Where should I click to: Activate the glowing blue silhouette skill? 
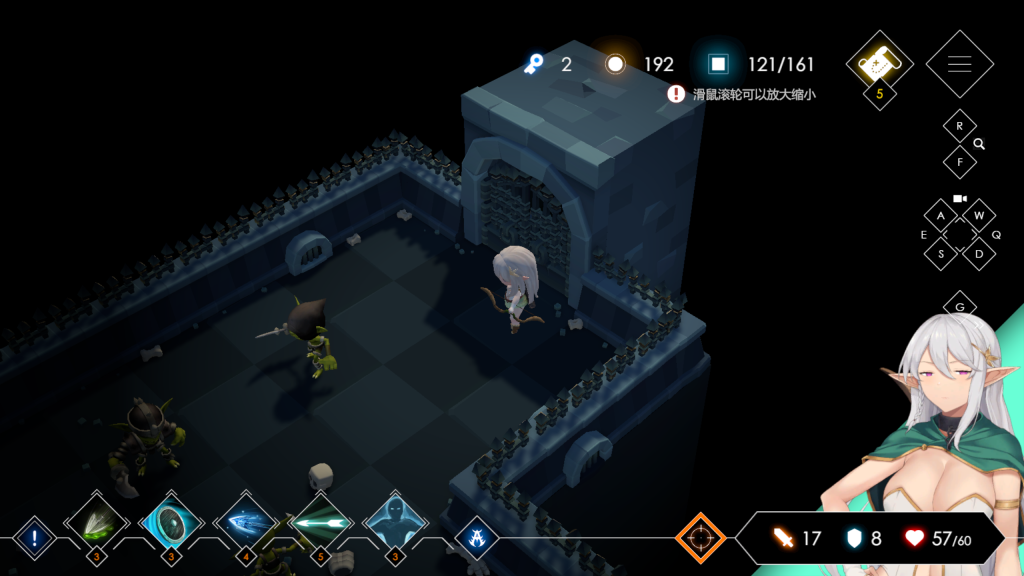(395, 522)
